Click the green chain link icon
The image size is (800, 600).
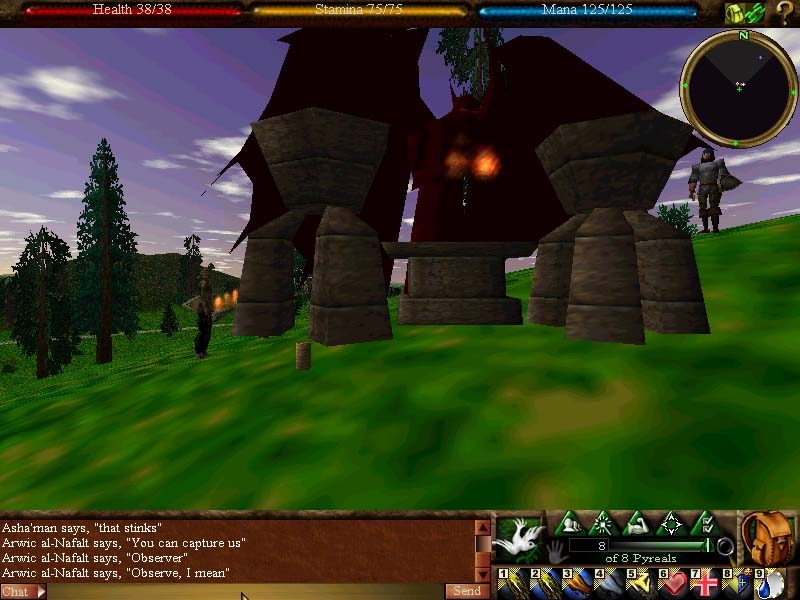click(755, 13)
